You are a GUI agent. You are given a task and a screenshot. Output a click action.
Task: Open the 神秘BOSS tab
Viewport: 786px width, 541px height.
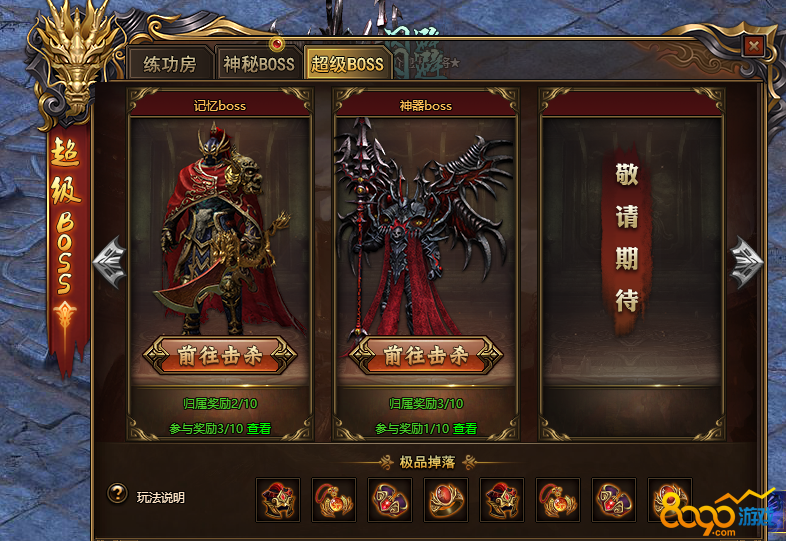(x=258, y=65)
